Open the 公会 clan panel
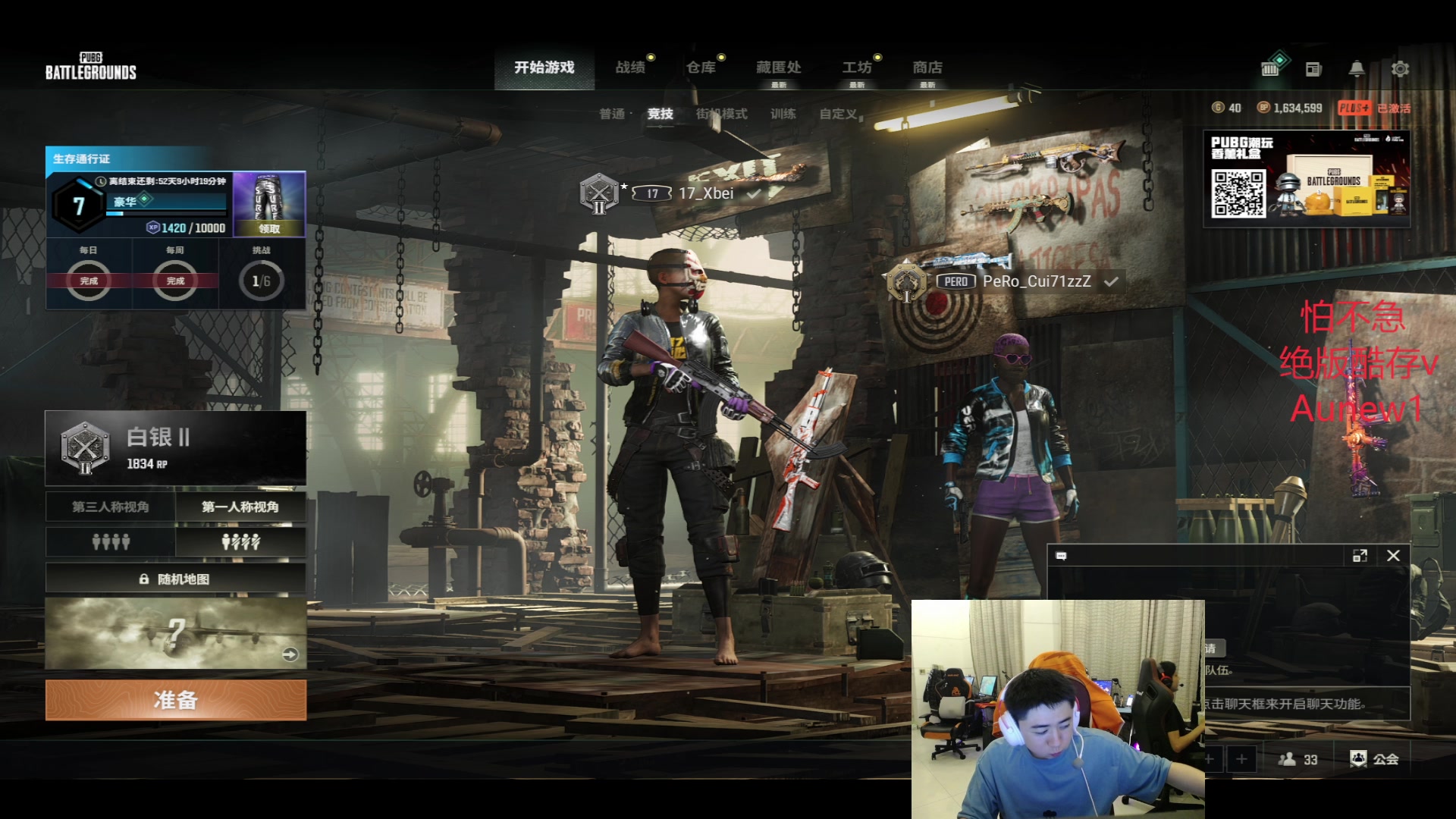The image size is (1456, 819). tap(1375, 758)
